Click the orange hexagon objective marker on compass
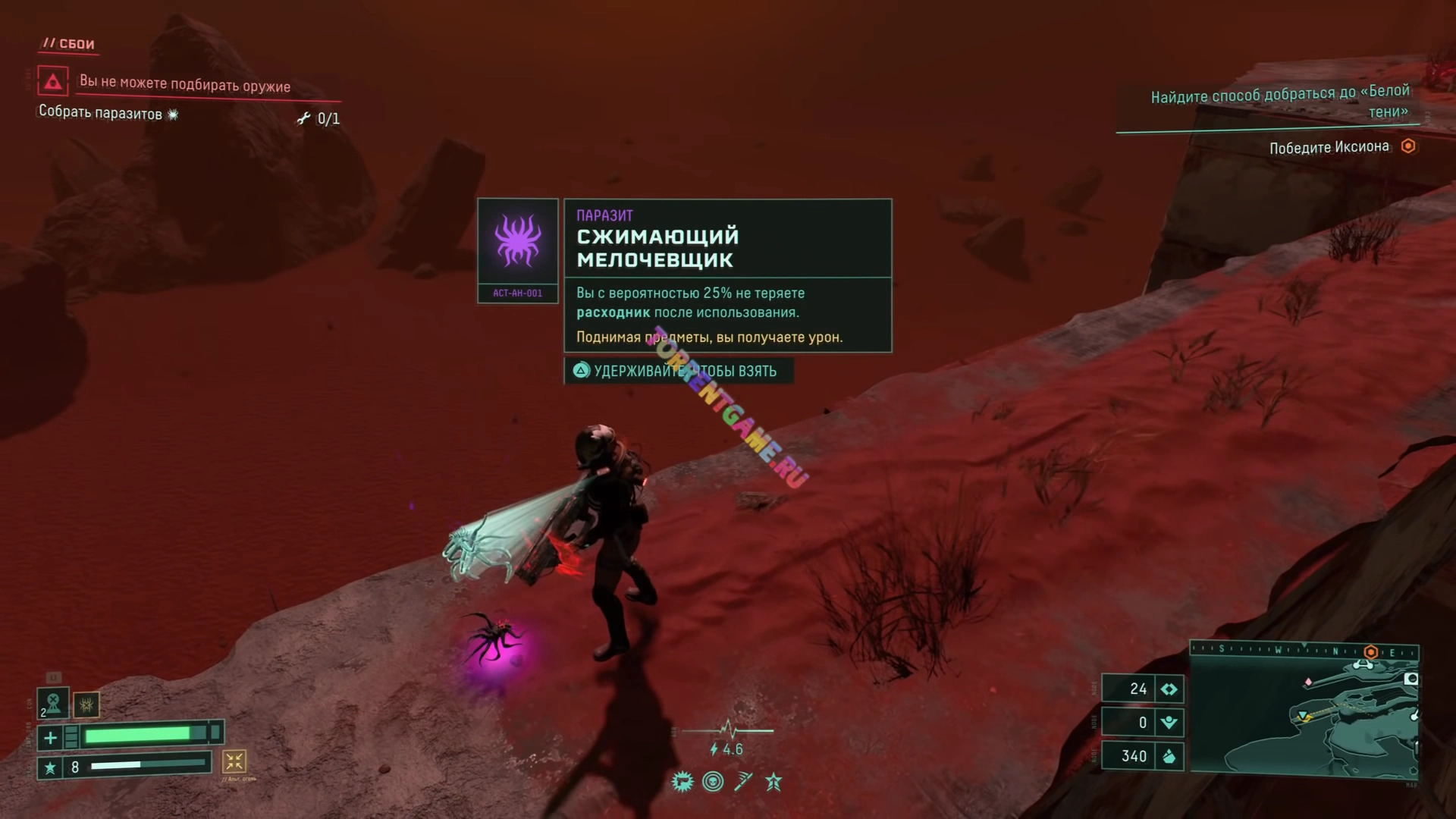The width and height of the screenshot is (1456, 819). tap(1370, 652)
